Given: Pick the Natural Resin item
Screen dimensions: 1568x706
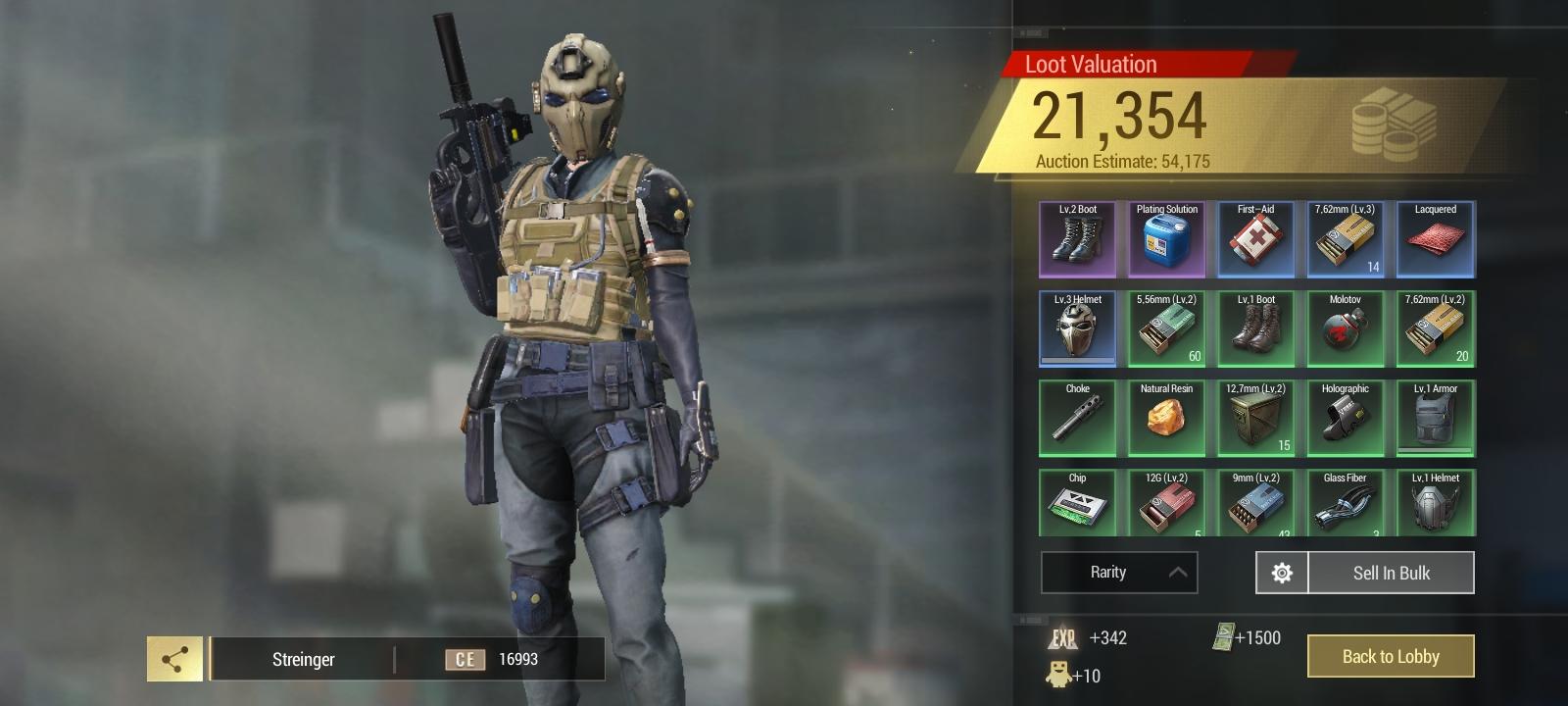Looking at the screenshot, I should 1166,418.
